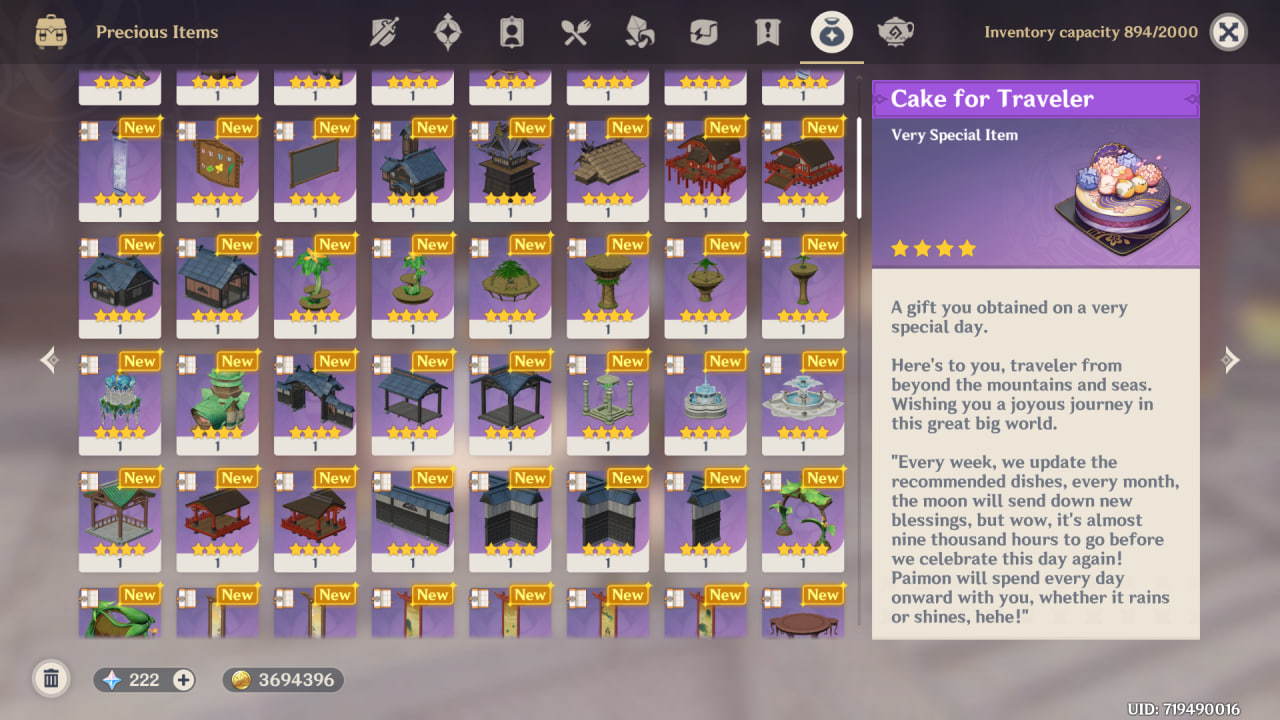Image resolution: width=1280 pixels, height=720 pixels.
Task: Click the backpack icon beside Precious Items
Action: (x=49, y=31)
